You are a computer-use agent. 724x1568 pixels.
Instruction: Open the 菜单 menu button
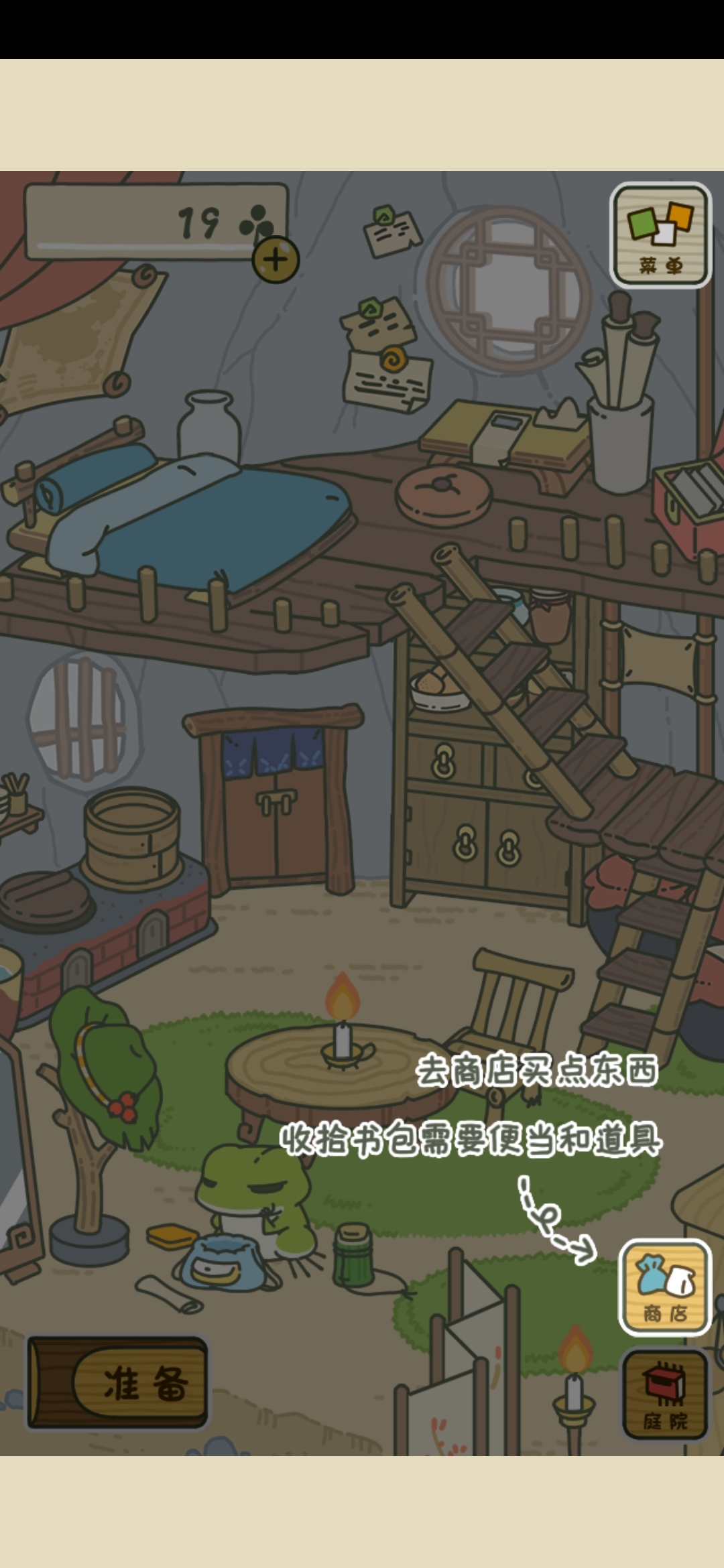point(660,236)
